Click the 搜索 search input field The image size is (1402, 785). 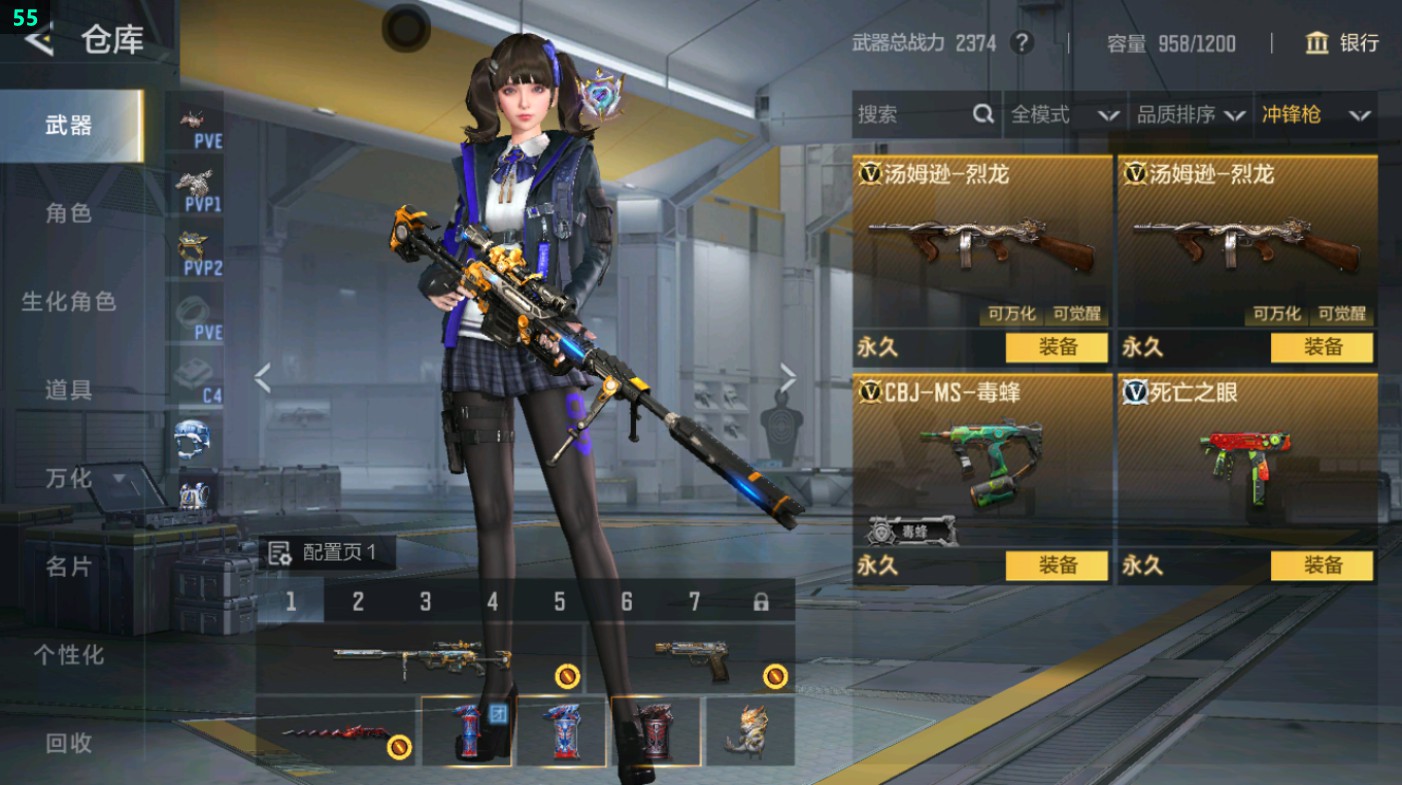[910, 114]
